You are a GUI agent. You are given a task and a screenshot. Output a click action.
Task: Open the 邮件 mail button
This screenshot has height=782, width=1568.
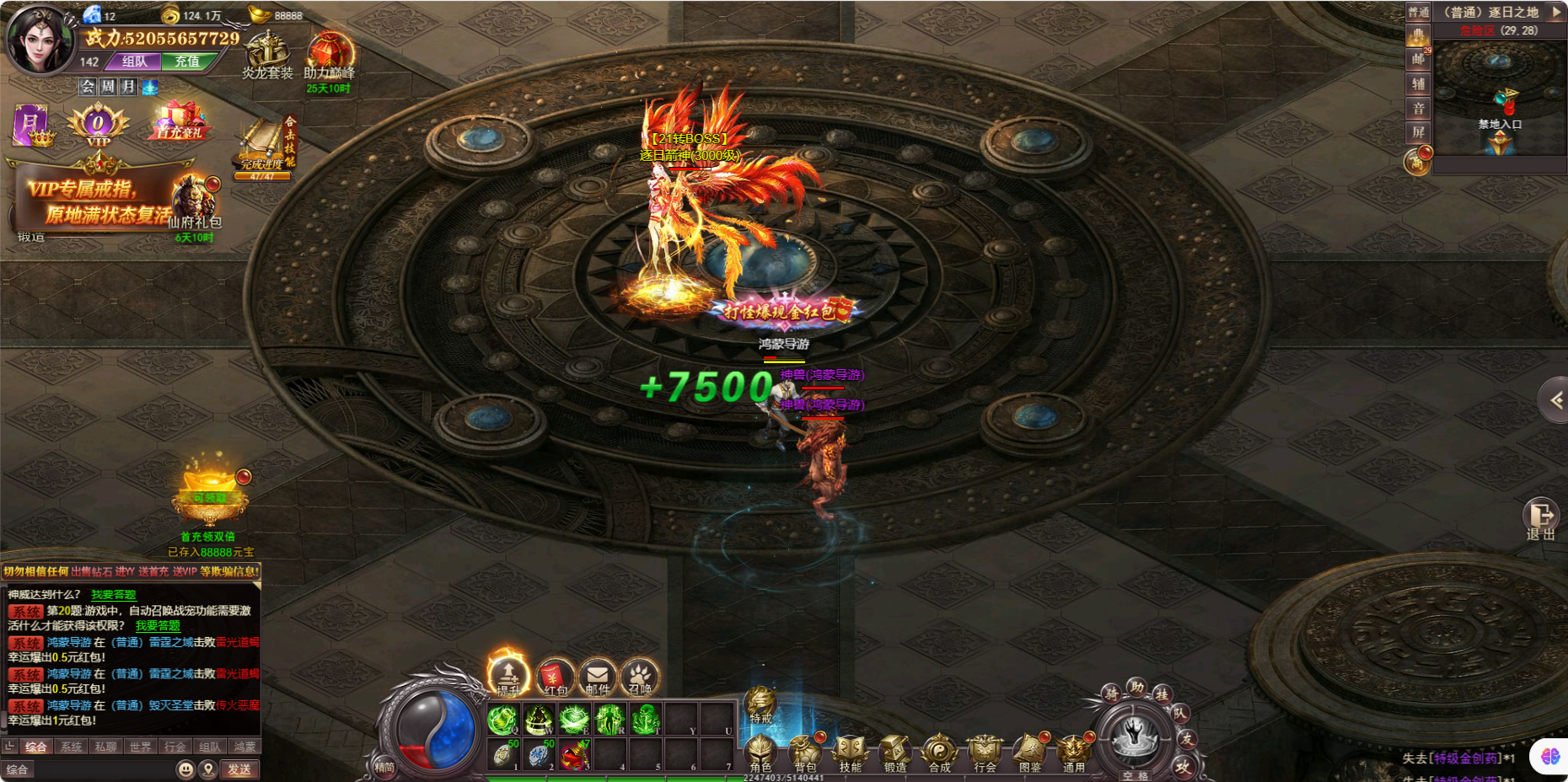[x=597, y=677]
